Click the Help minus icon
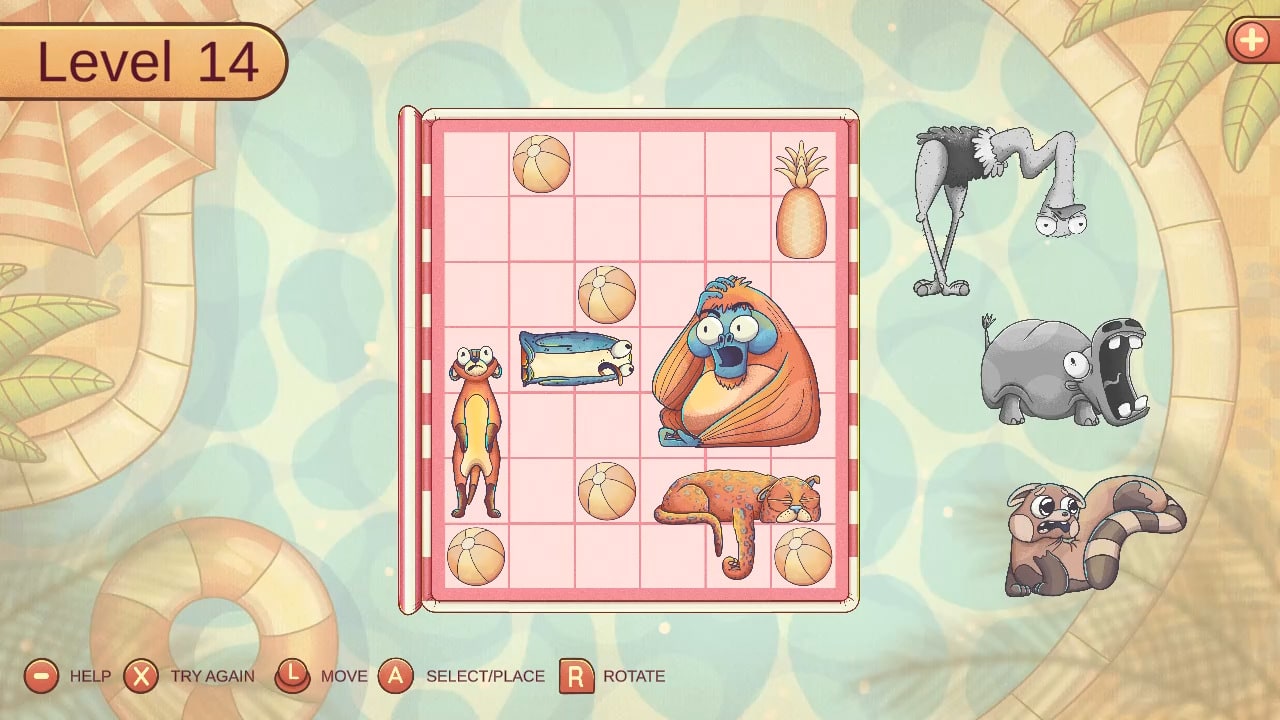This screenshot has width=1280, height=720. [40, 676]
